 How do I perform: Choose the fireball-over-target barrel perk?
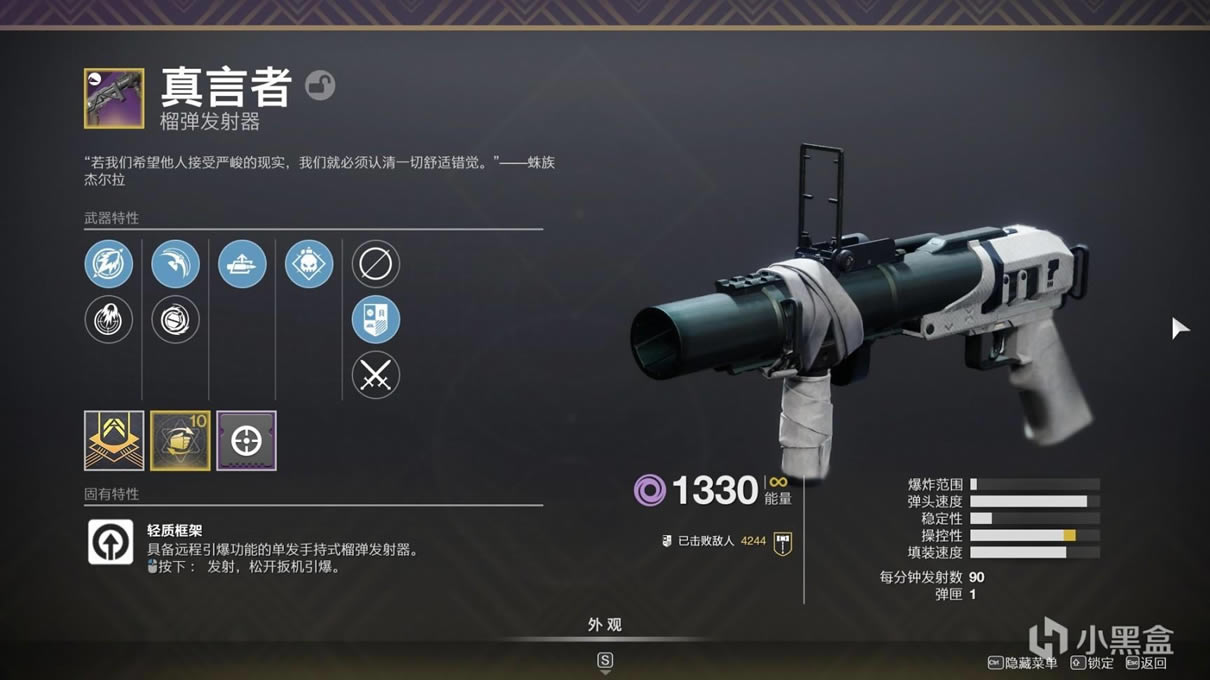click(109, 320)
